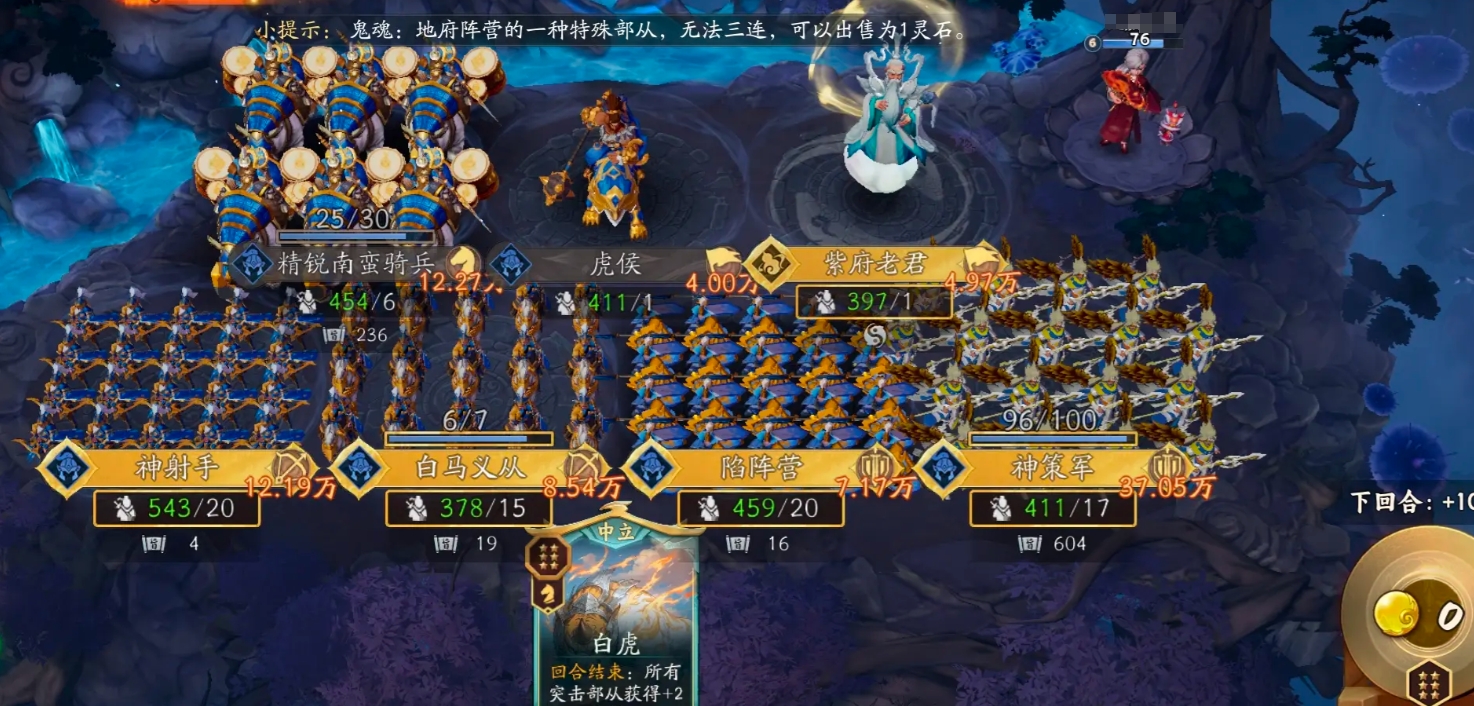The image size is (1474, 706).
Task: Choose the 神射手 unit banner
Action: click(x=177, y=467)
